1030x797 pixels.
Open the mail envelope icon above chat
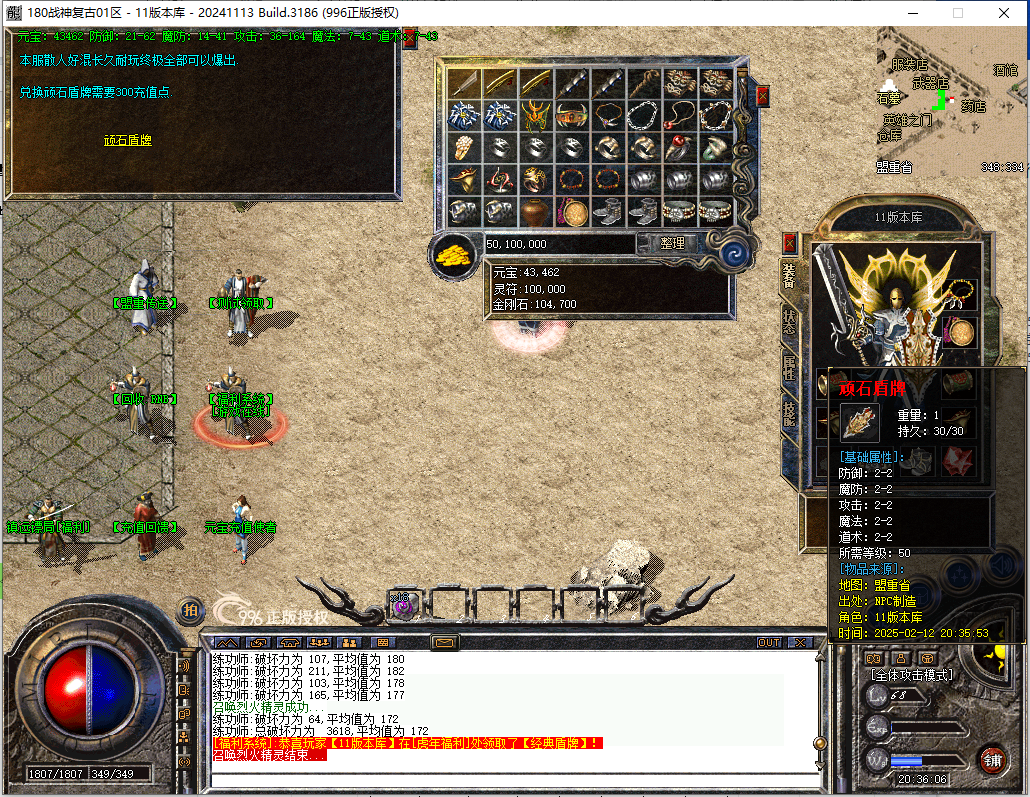click(444, 641)
